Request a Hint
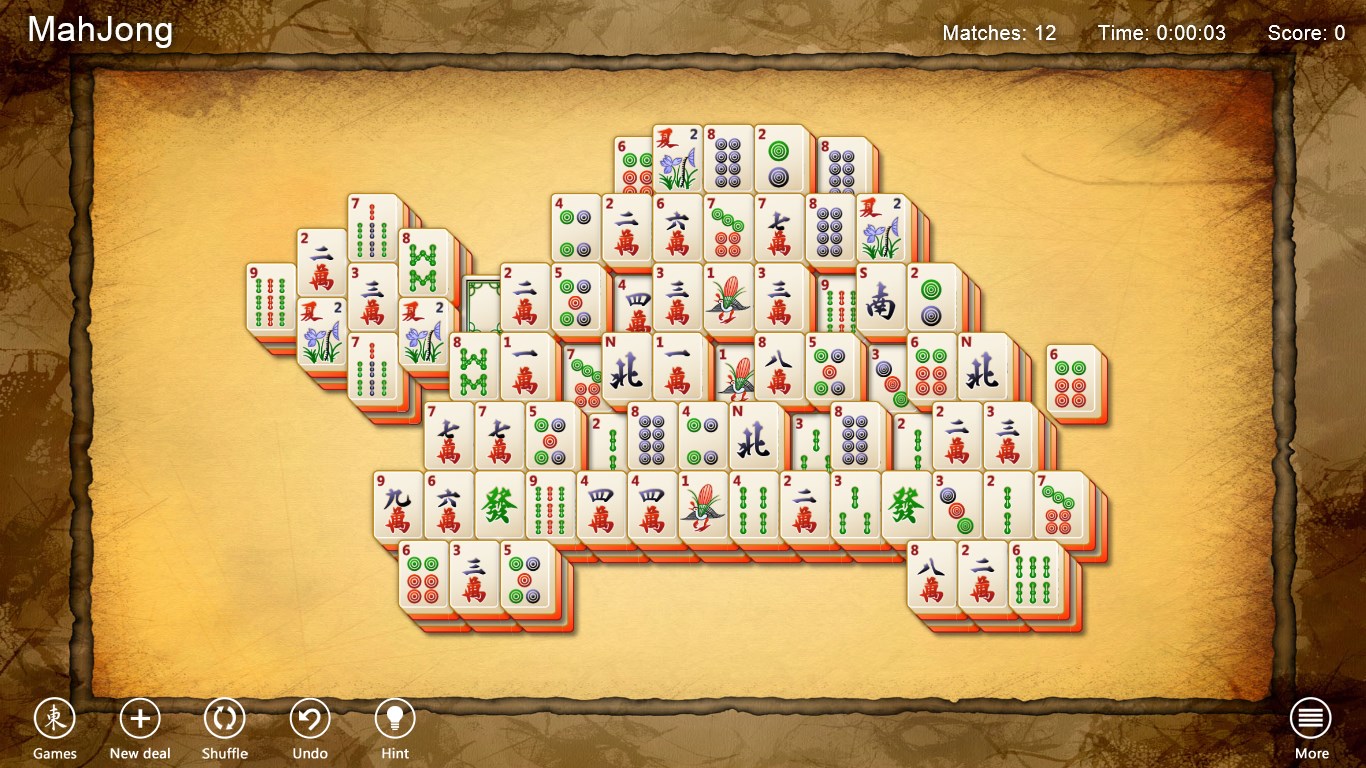 tap(394, 718)
